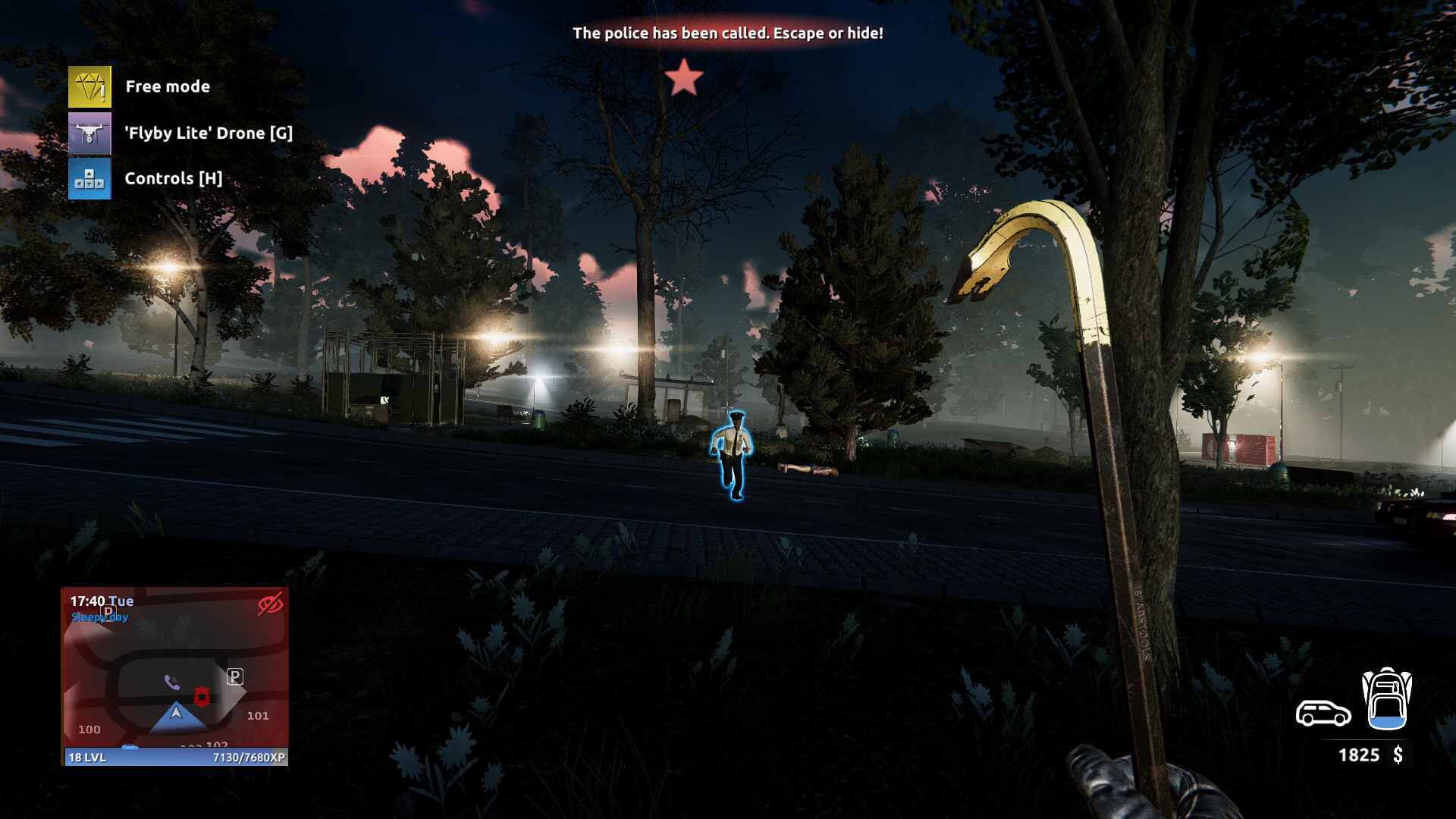Click the police warning notification banner
The image size is (1456, 819).
728,33
